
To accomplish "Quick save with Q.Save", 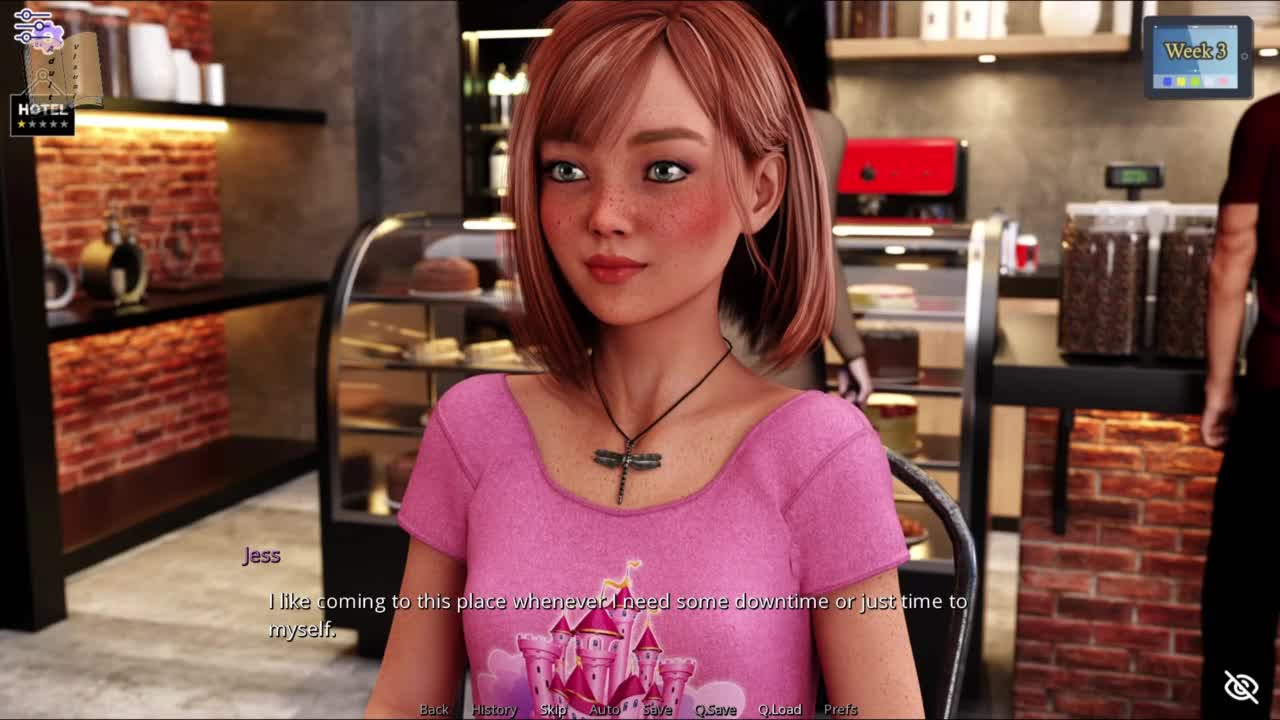I will (715, 709).
